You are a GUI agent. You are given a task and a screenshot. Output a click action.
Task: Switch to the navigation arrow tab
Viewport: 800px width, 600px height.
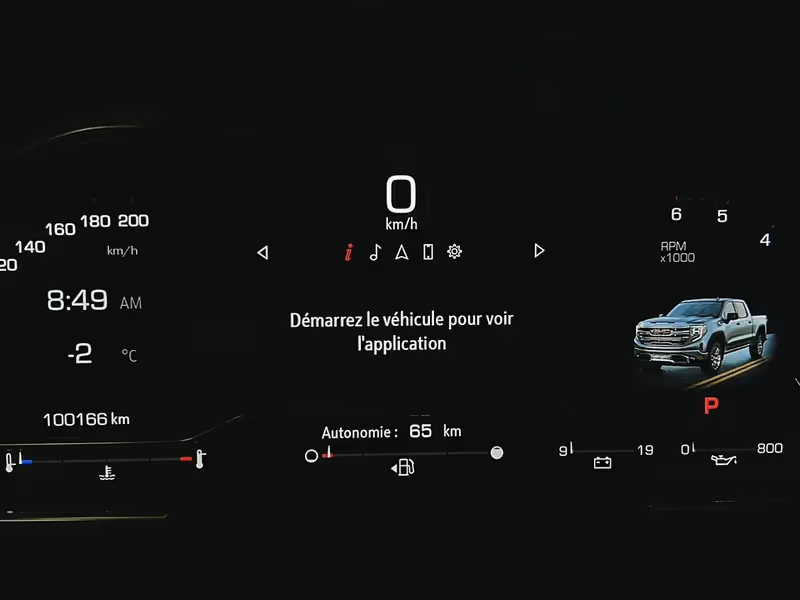(401, 252)
